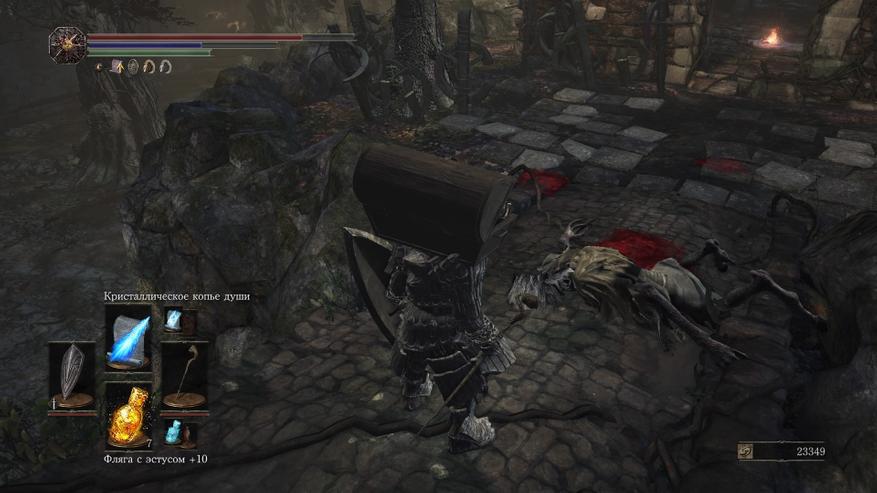Choose the blue flask next-item preview
Image resolution: width=877 pixels, height=493 pixels.
(x=174, y=432)
